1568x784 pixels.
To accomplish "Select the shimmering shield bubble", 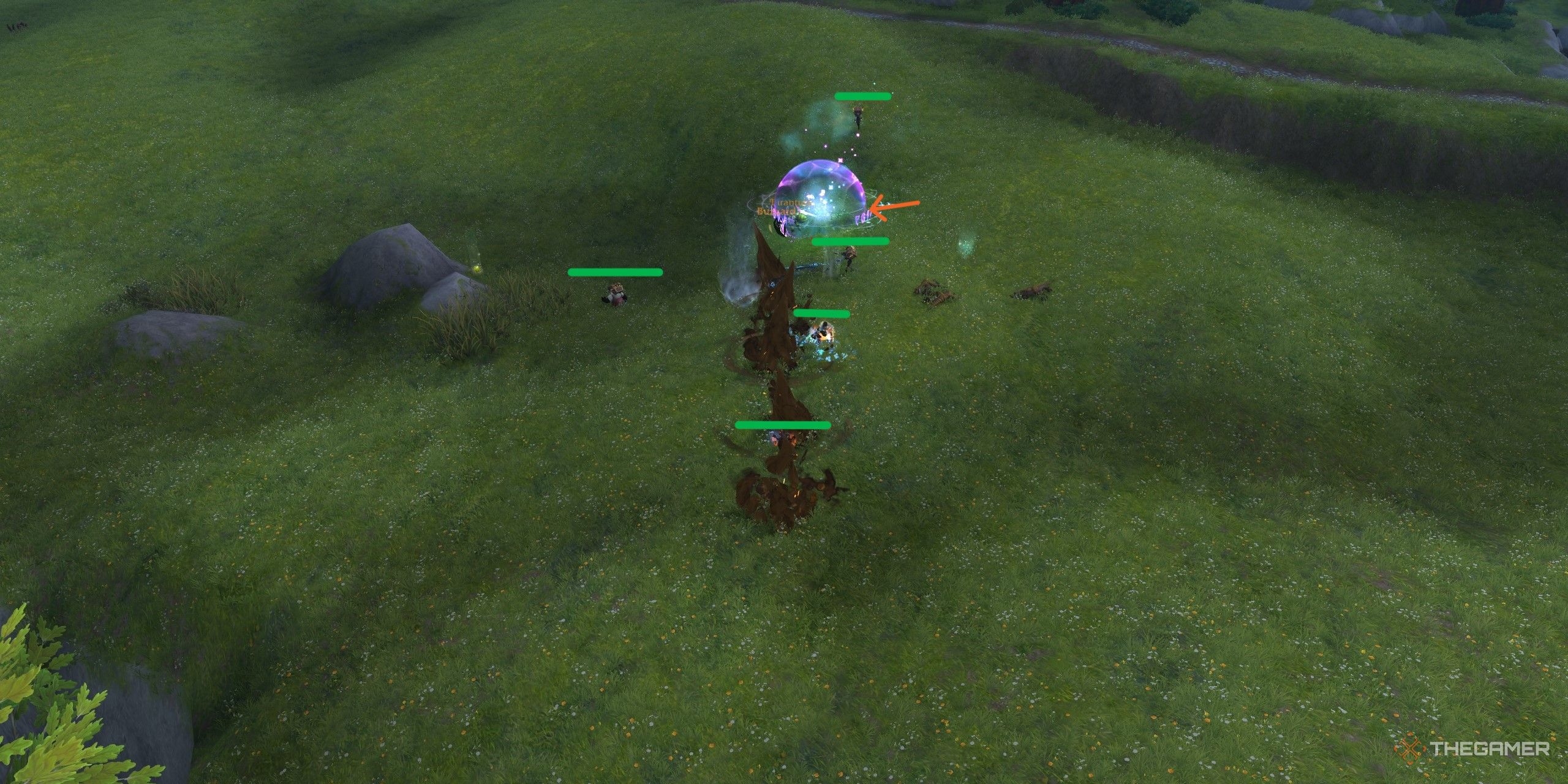I will [x=817, y=191].
